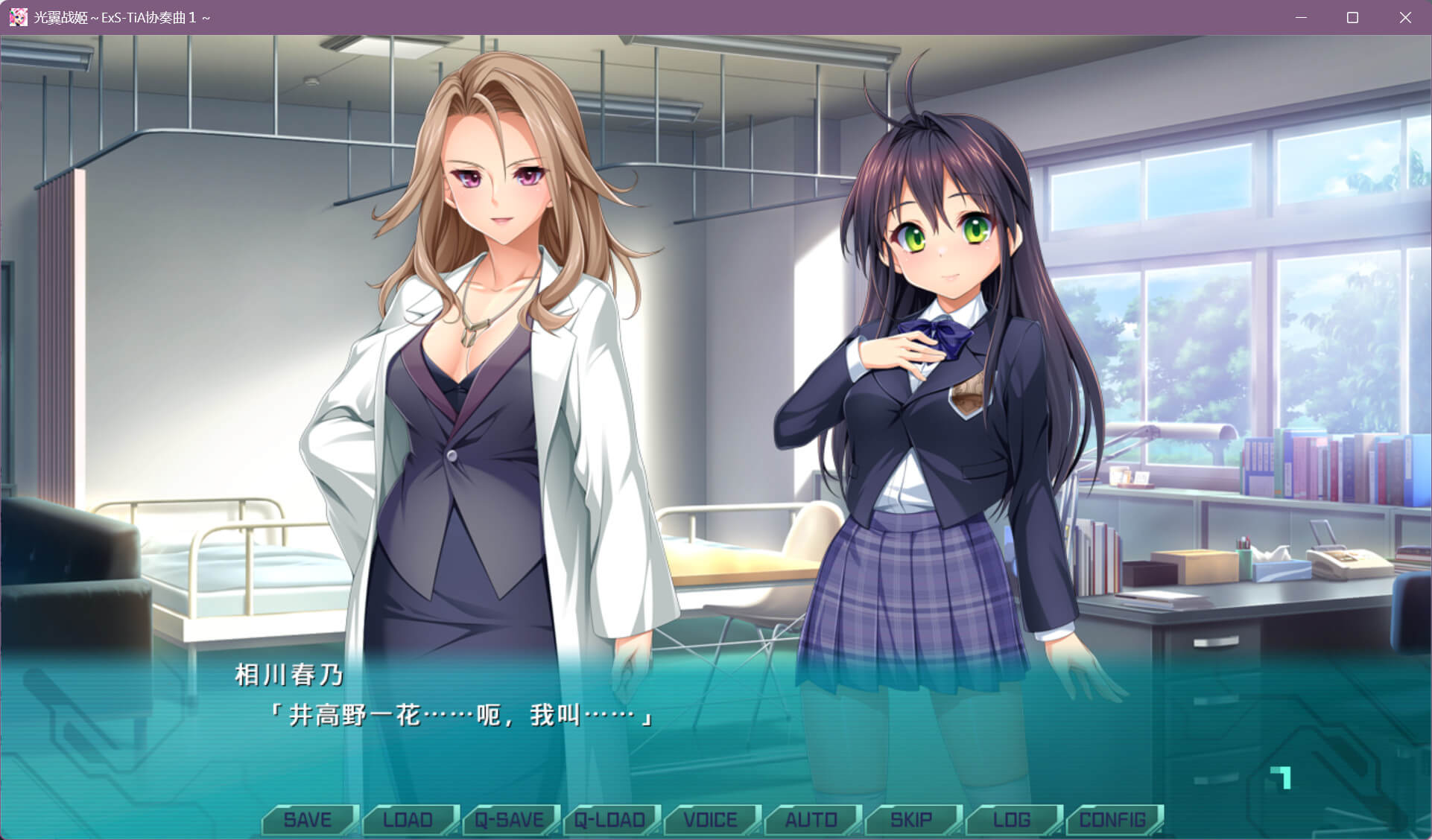The image size is (1432, 840).
Task: Quick load with Q-LOAD
Action: click(610, 820)
